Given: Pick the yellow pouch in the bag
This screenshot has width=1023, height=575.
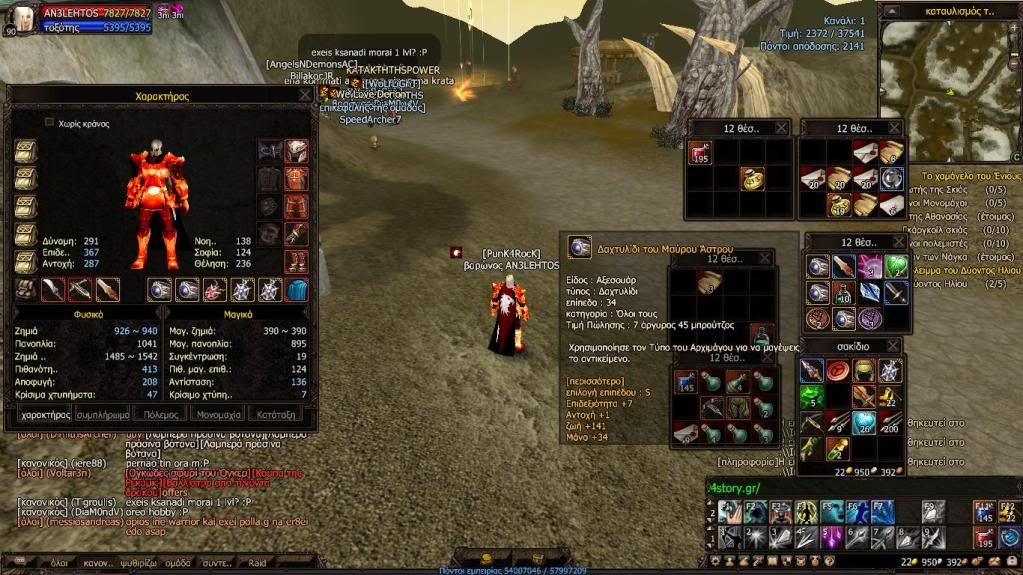Looking at the screenshot, I should point(753,178).
